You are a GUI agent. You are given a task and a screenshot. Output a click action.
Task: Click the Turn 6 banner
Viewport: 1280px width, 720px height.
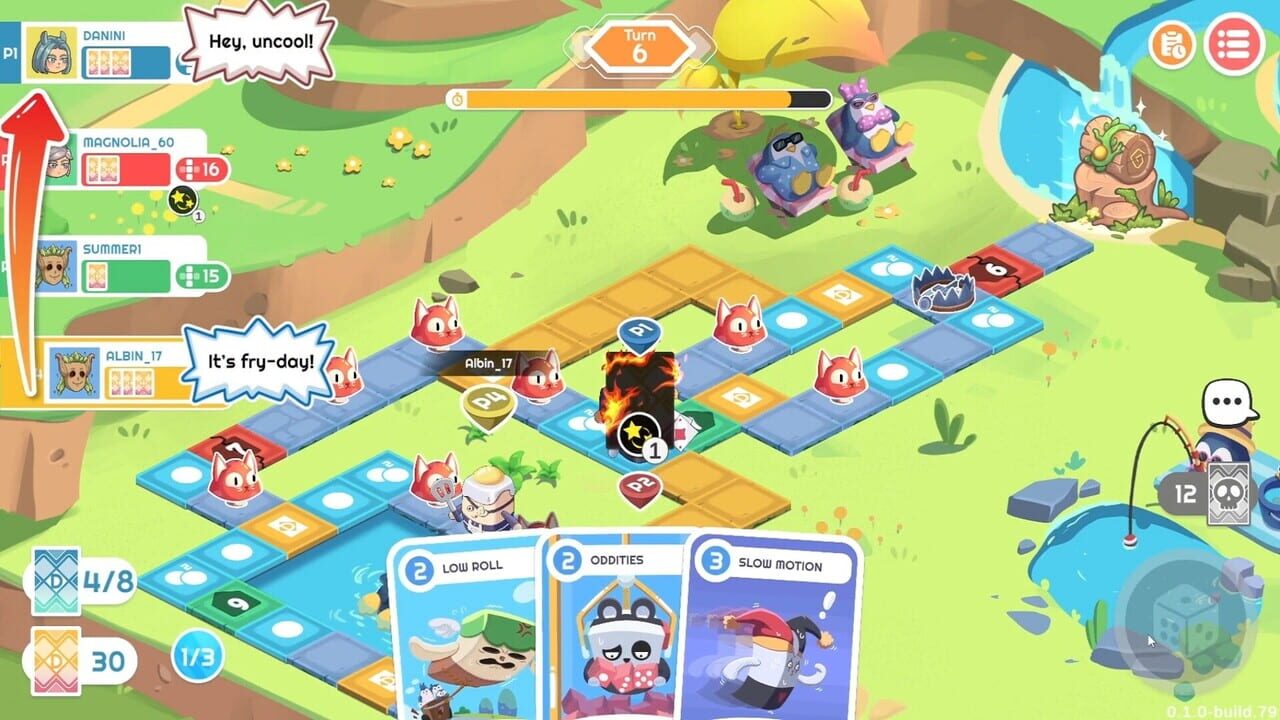point(640,45)
